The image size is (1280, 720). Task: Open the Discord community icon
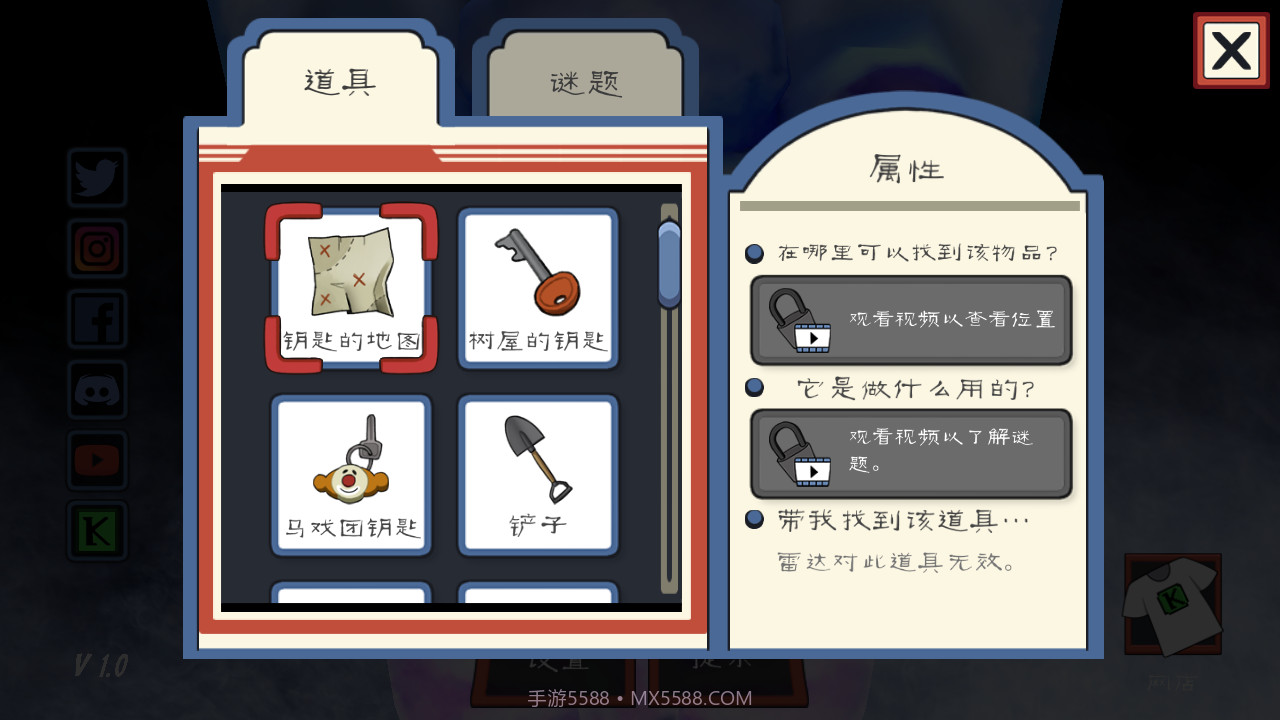pos(96,390)
